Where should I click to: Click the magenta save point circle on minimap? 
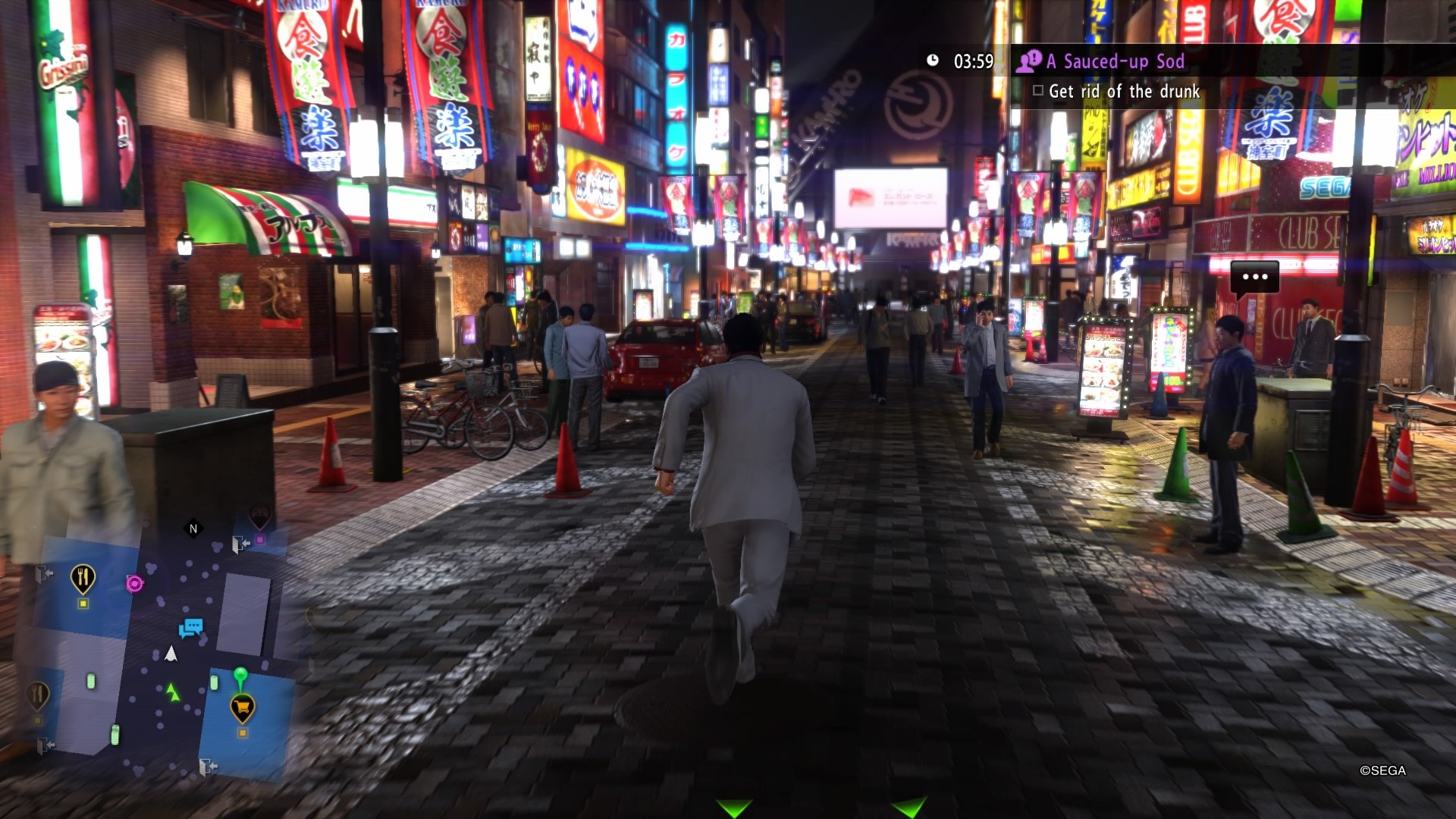135,584
